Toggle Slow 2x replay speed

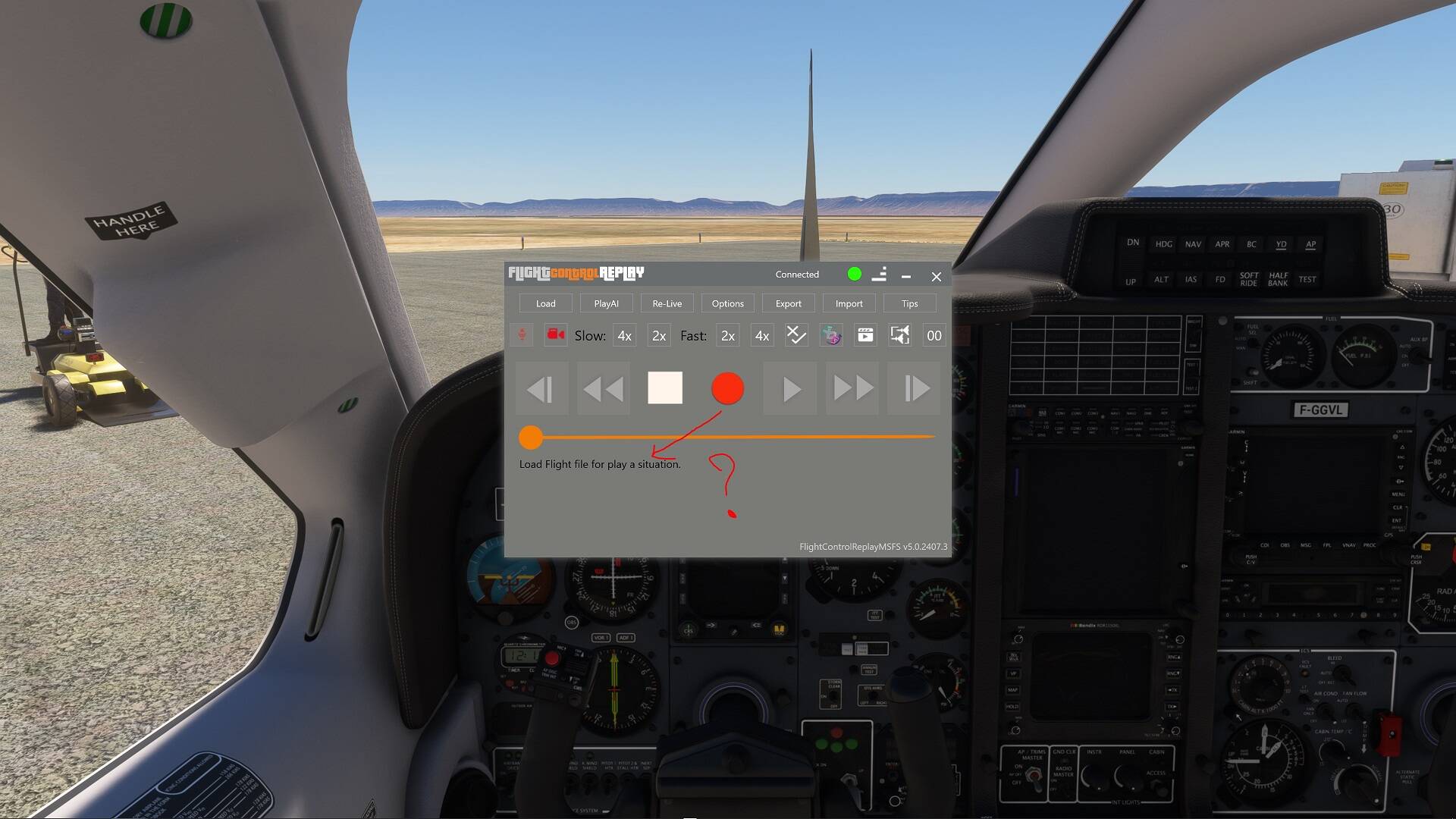coord(657,335)
